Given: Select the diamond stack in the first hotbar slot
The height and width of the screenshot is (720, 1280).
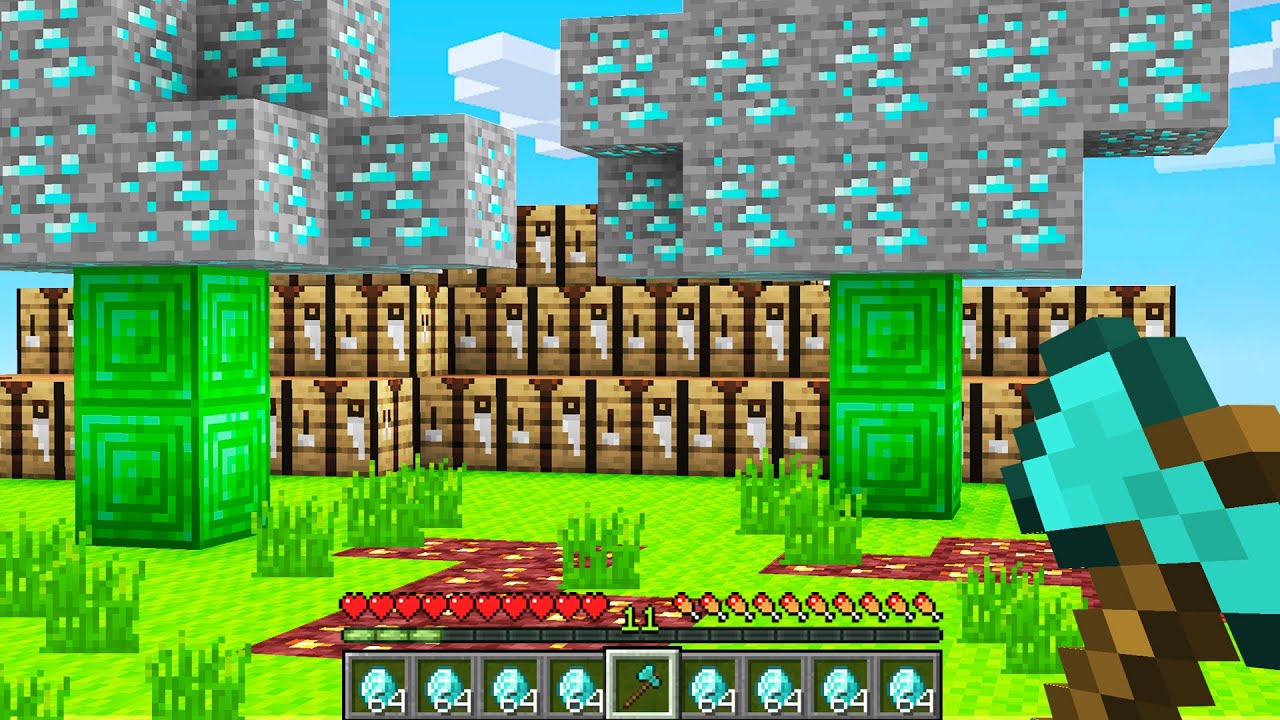Looking at the screenshot, I should [x=375, y=683].
